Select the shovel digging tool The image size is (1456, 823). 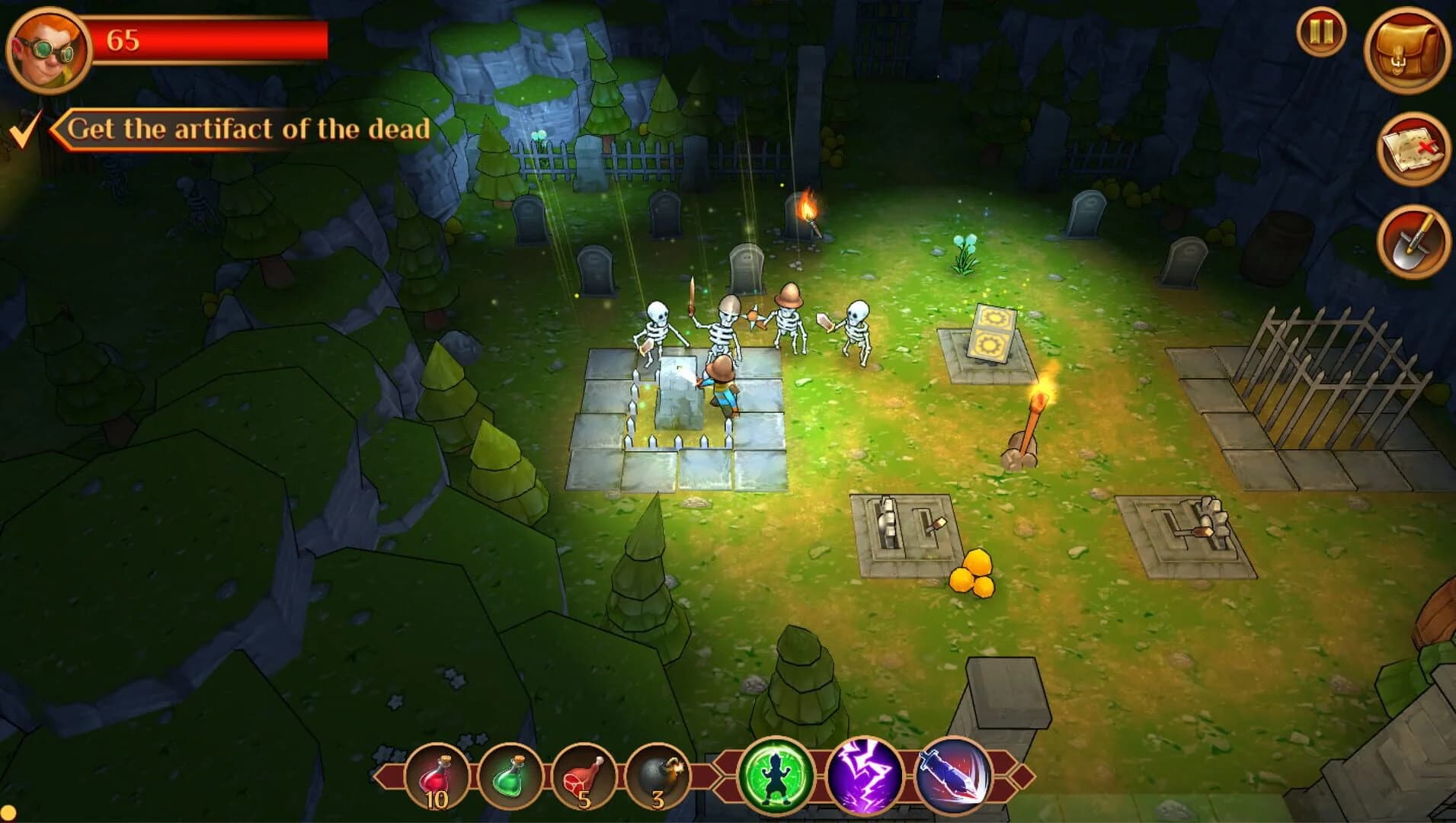click(x=1411, y=244)
